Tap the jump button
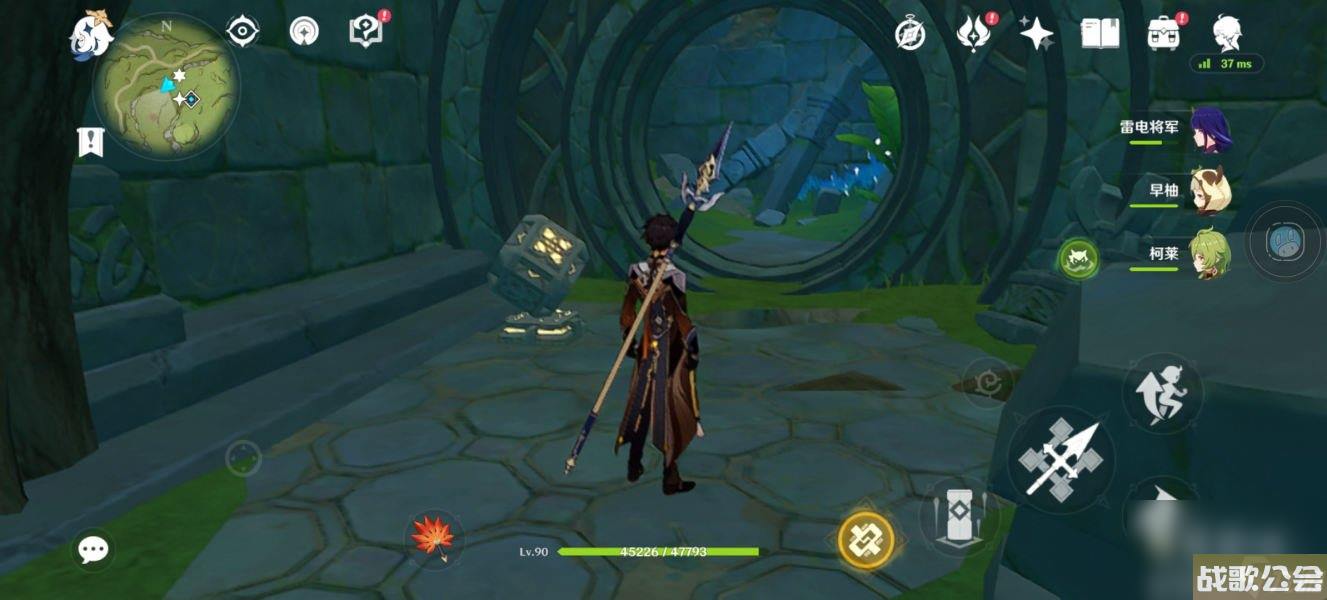1327x600 pixels. pos(1162,393)
